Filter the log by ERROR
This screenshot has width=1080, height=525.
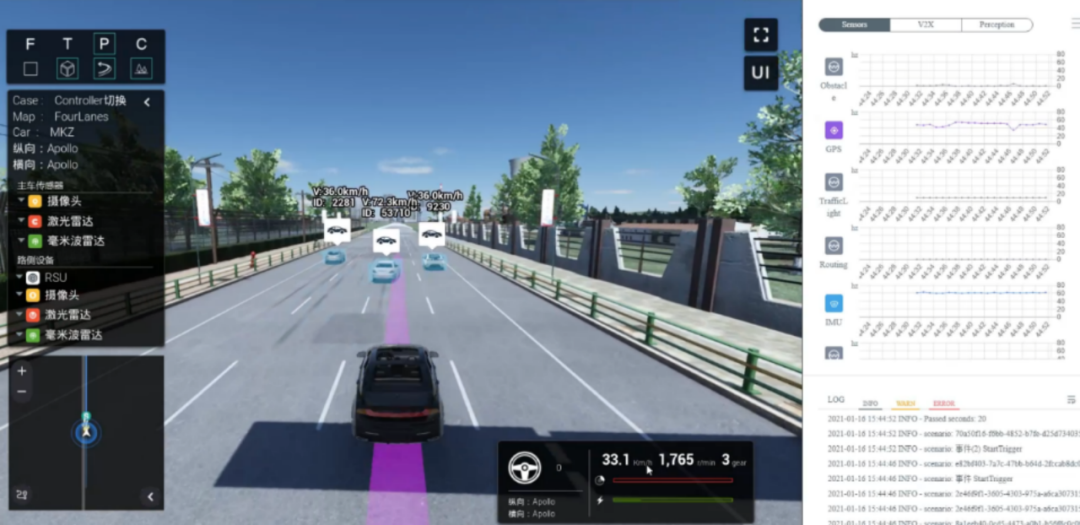943,402
